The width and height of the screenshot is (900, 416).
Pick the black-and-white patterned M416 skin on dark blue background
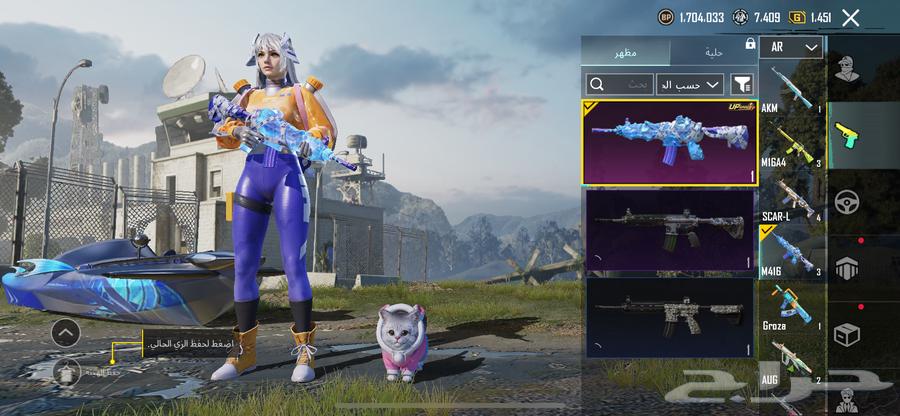(x=670, y=317)
